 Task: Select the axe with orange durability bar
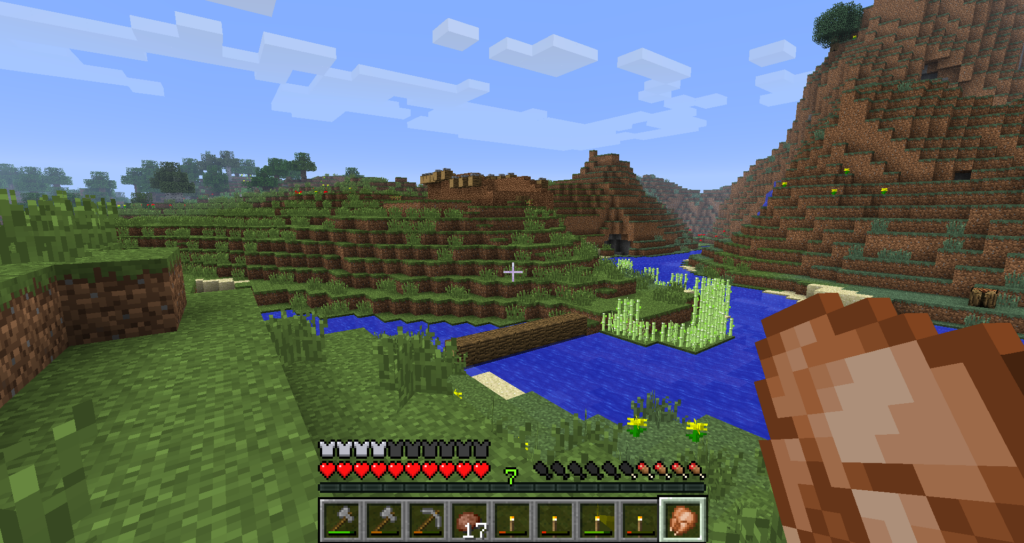pos(384,520)
